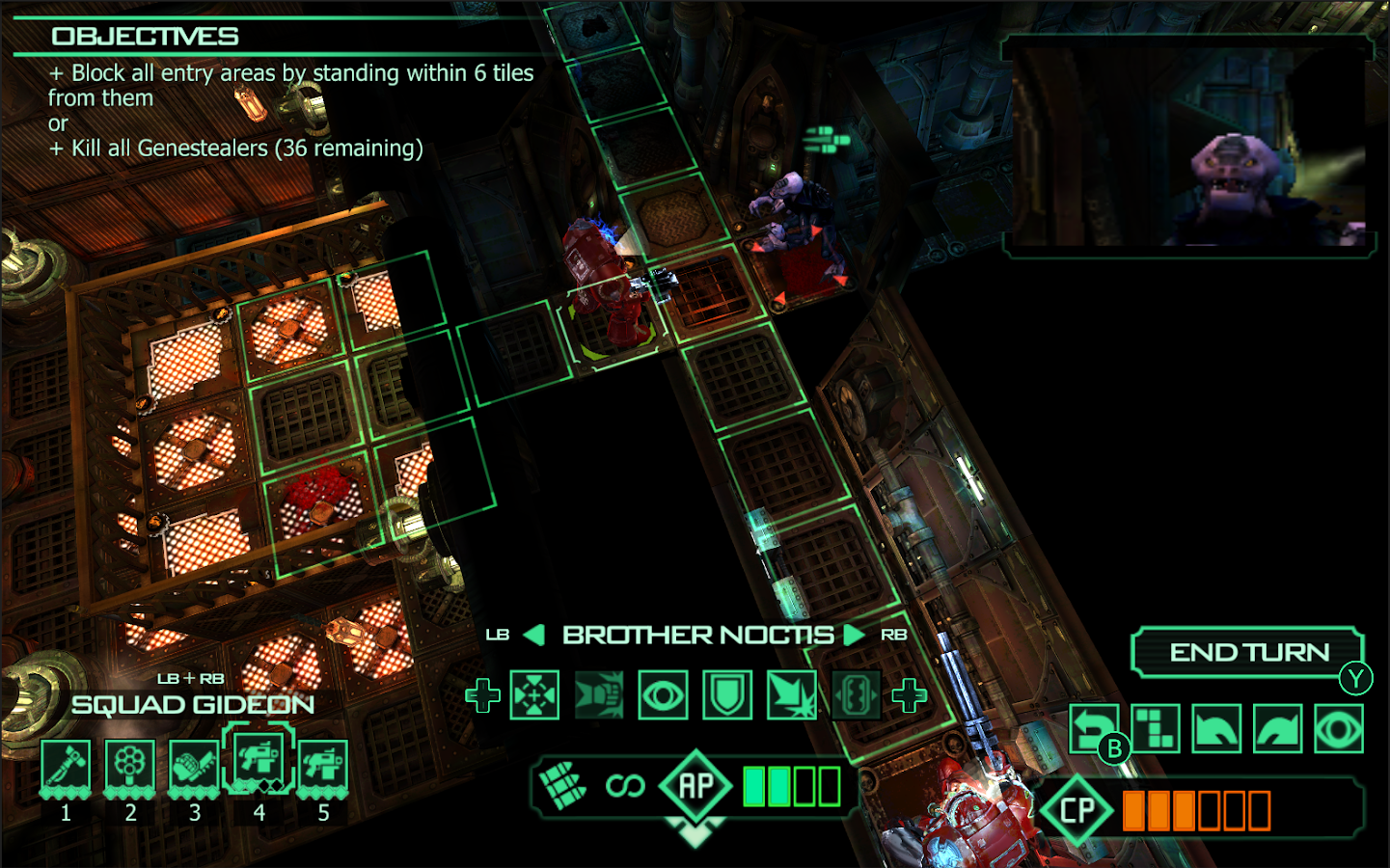
Task: Rotate the camera left
Action: [x=1216, y=728]
